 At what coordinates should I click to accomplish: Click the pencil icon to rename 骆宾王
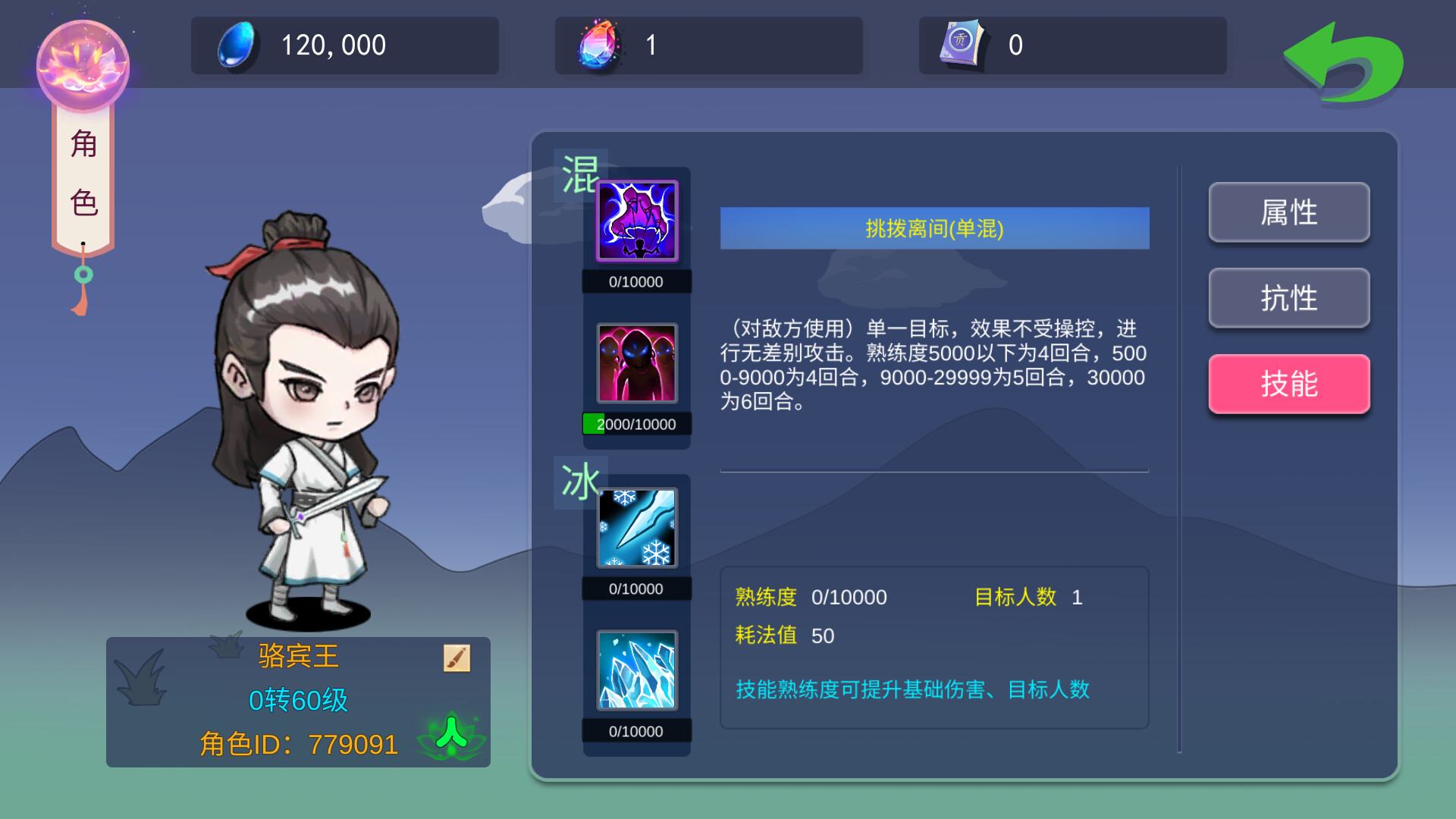[456, 657]
